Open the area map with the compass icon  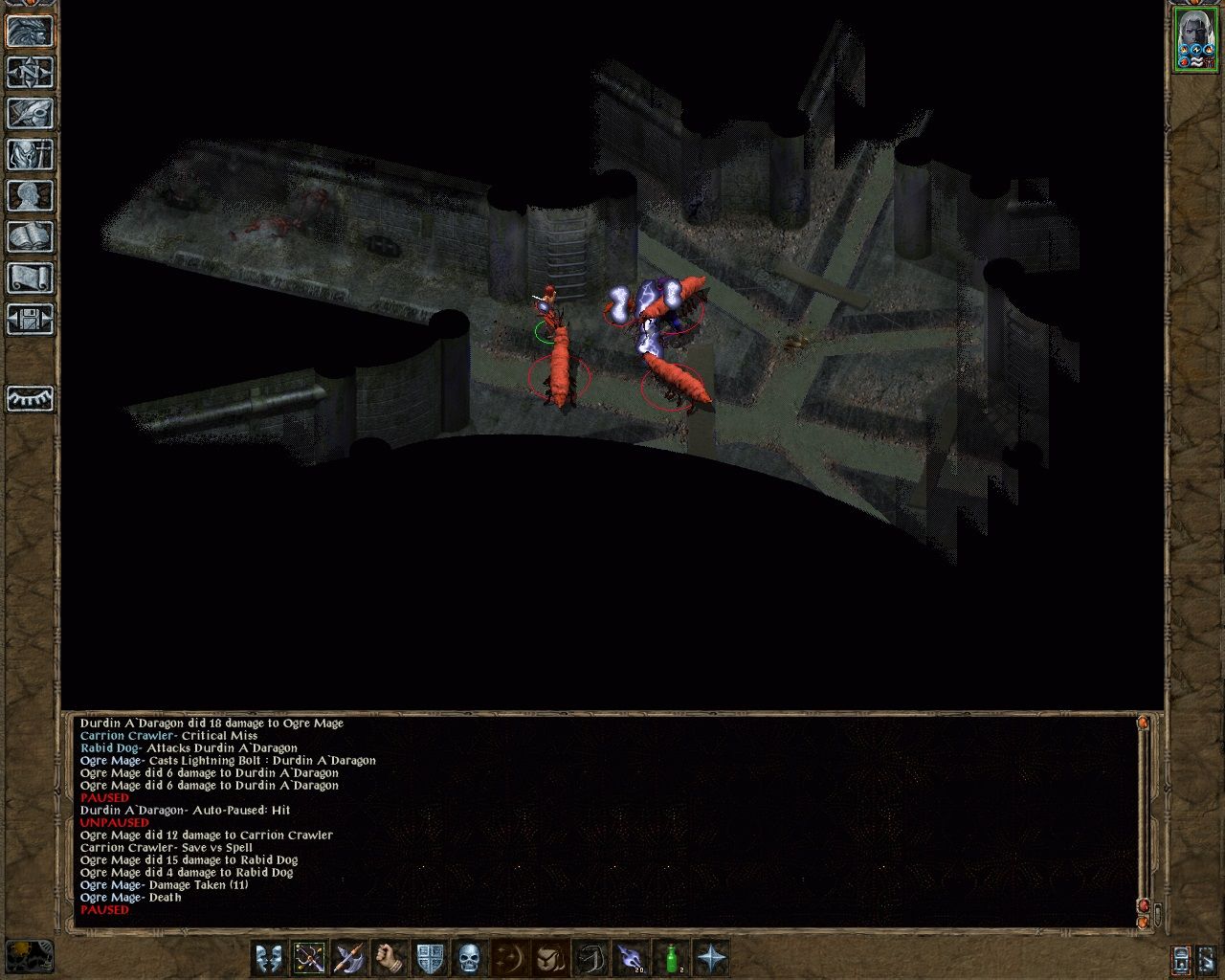click(x=31, y=72)
